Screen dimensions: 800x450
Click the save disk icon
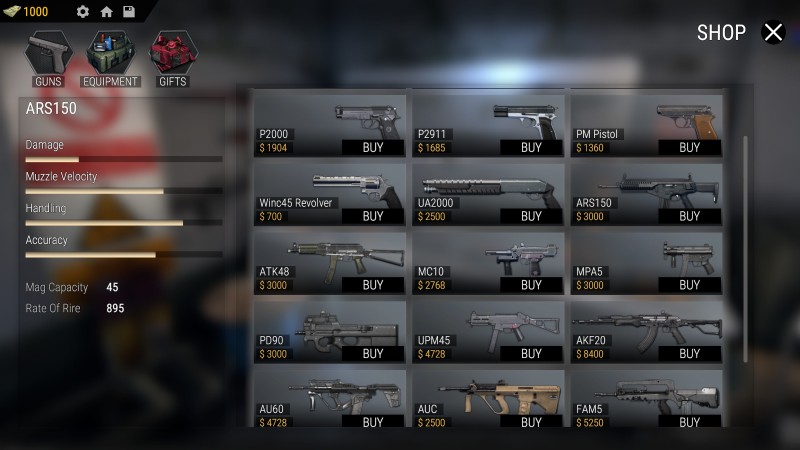129,12
